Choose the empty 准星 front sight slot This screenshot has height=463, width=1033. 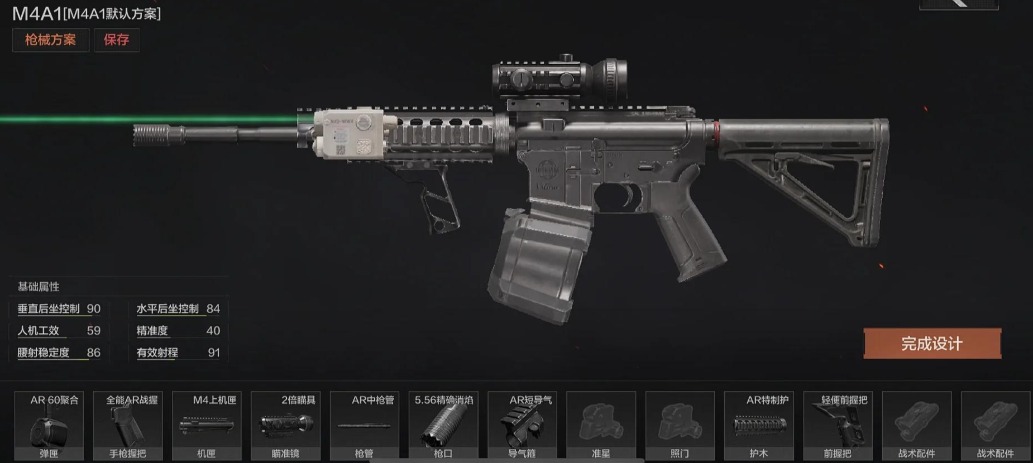click(601, 425)
